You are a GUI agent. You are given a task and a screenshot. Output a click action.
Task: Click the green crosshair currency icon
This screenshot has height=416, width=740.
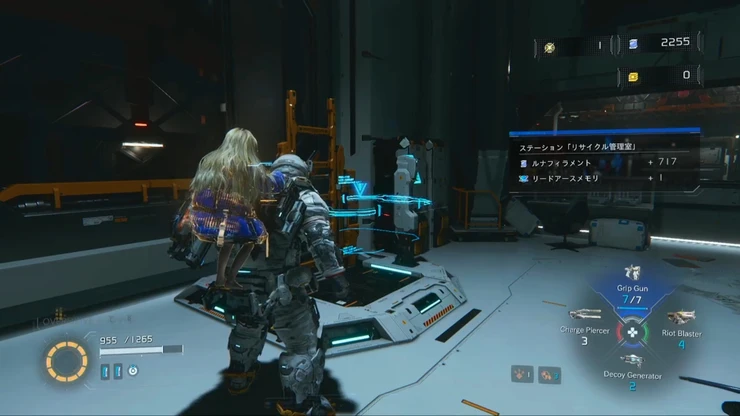coord(549,46)
